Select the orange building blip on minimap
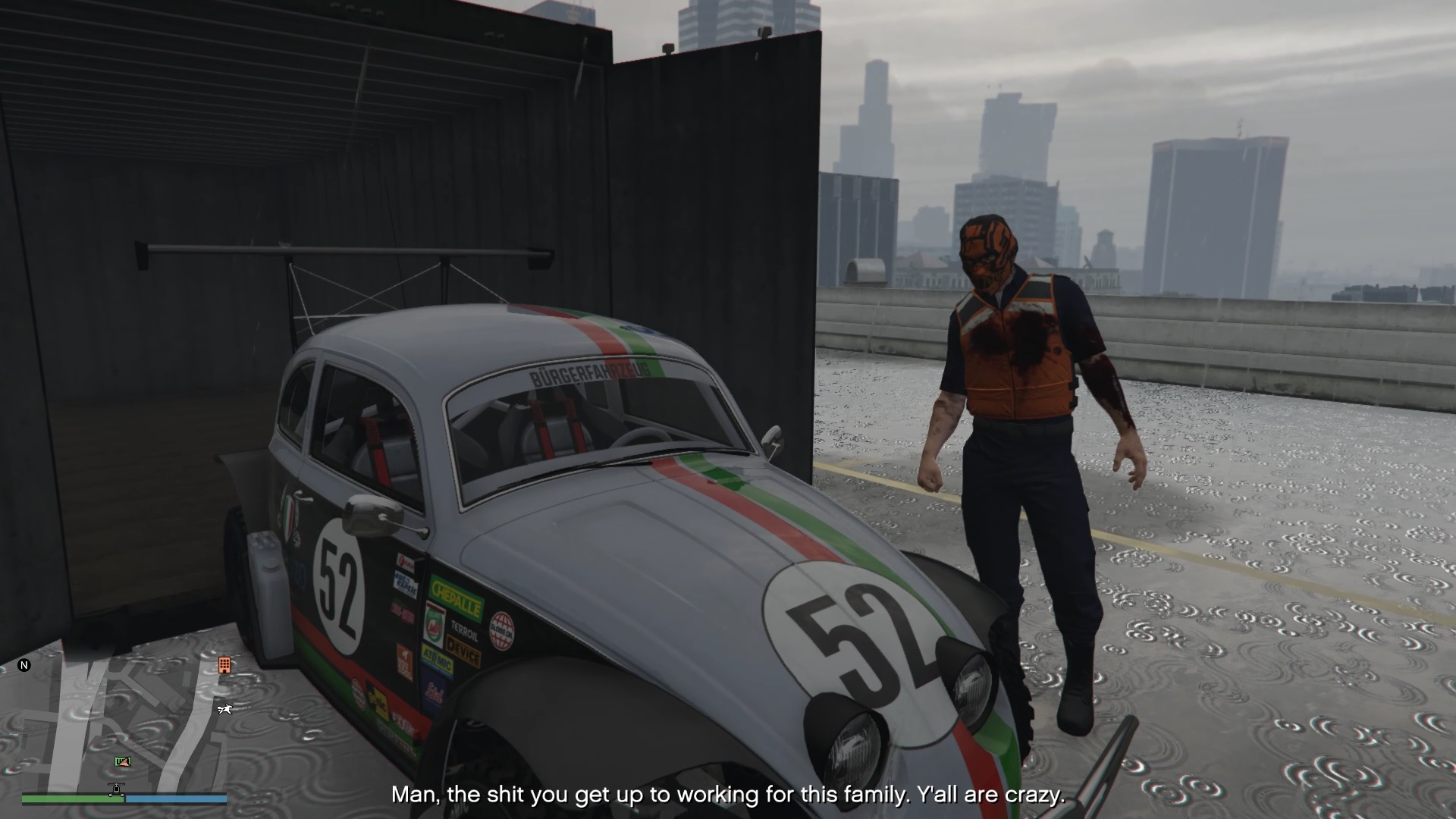Viewport: 1456px width, 819px height. click(x=224, y=665)
